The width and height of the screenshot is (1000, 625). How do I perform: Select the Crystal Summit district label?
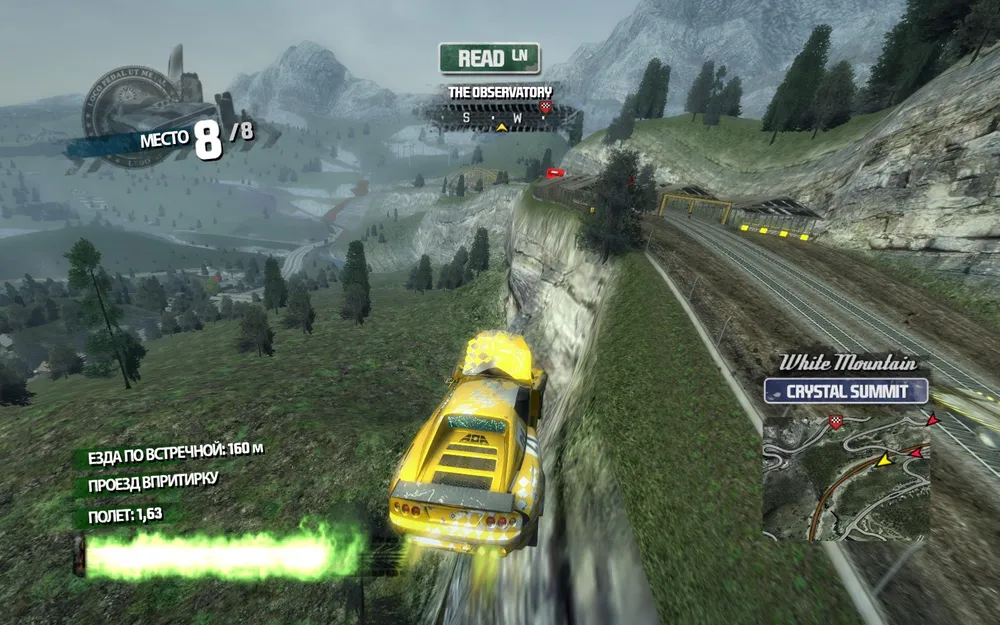coord(846,391)
